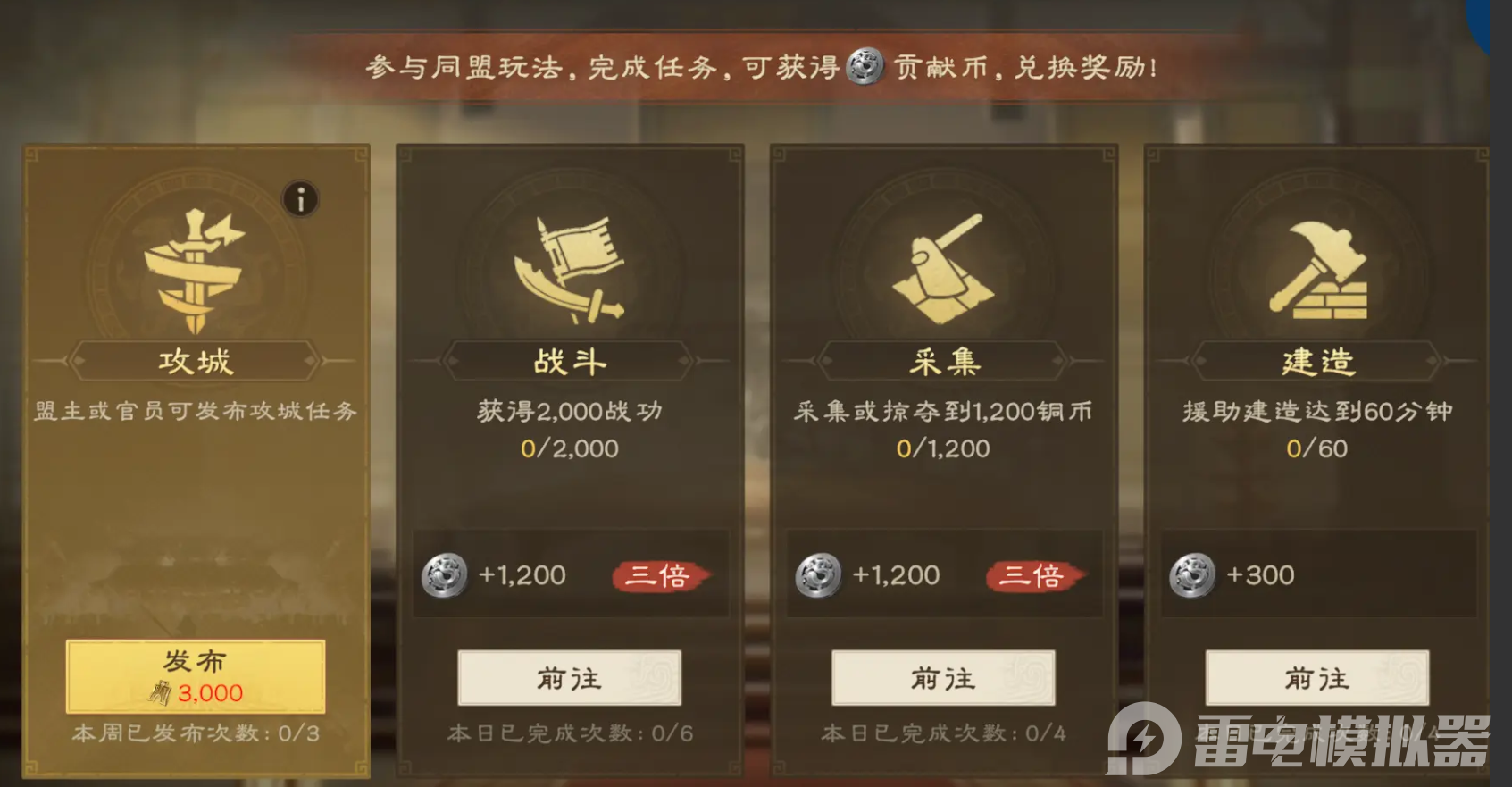This screenshot has width=1512, height=787.
Task: Click 前往 under the battle task
Action: pos(570,679)
